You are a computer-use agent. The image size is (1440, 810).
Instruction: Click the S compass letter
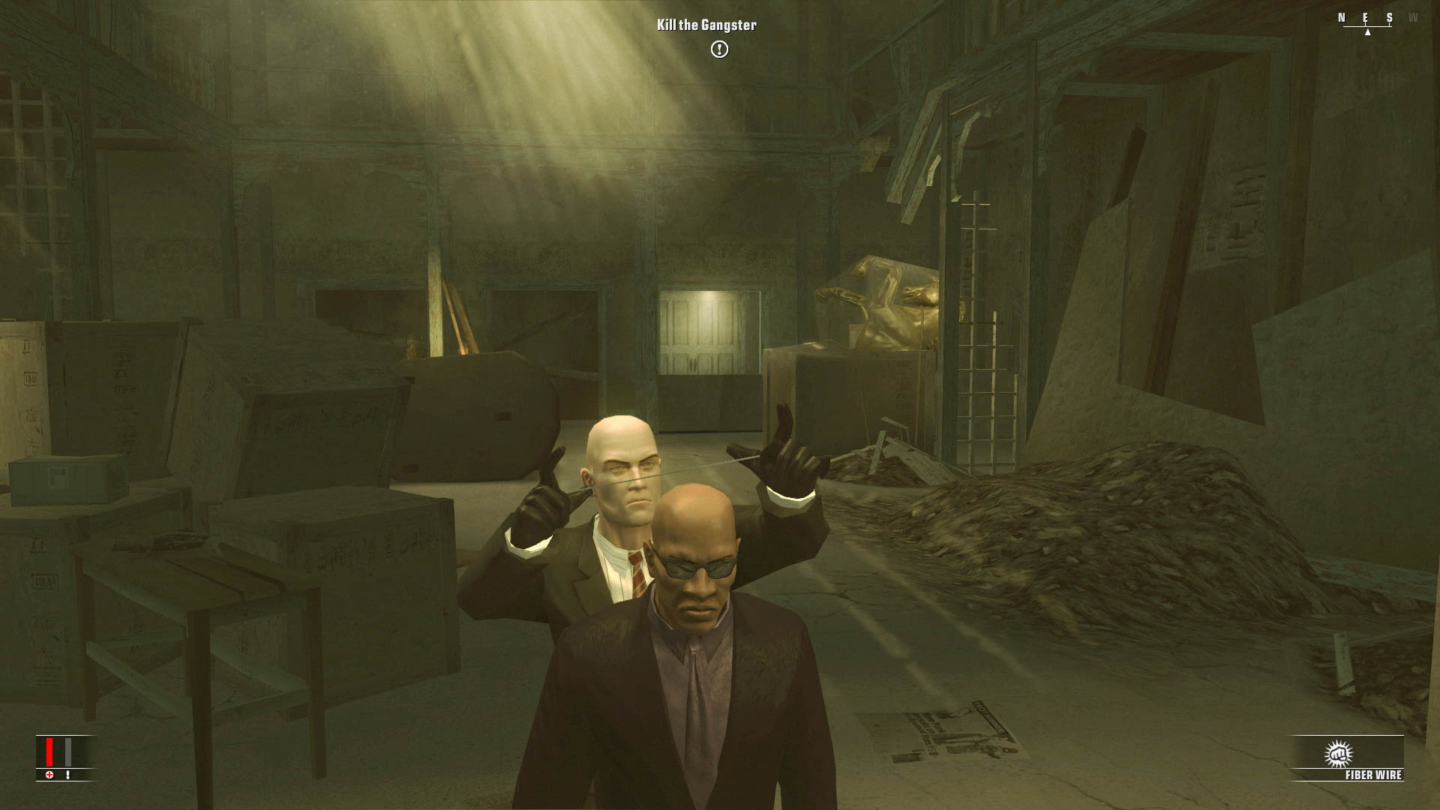click(1388, 17)
